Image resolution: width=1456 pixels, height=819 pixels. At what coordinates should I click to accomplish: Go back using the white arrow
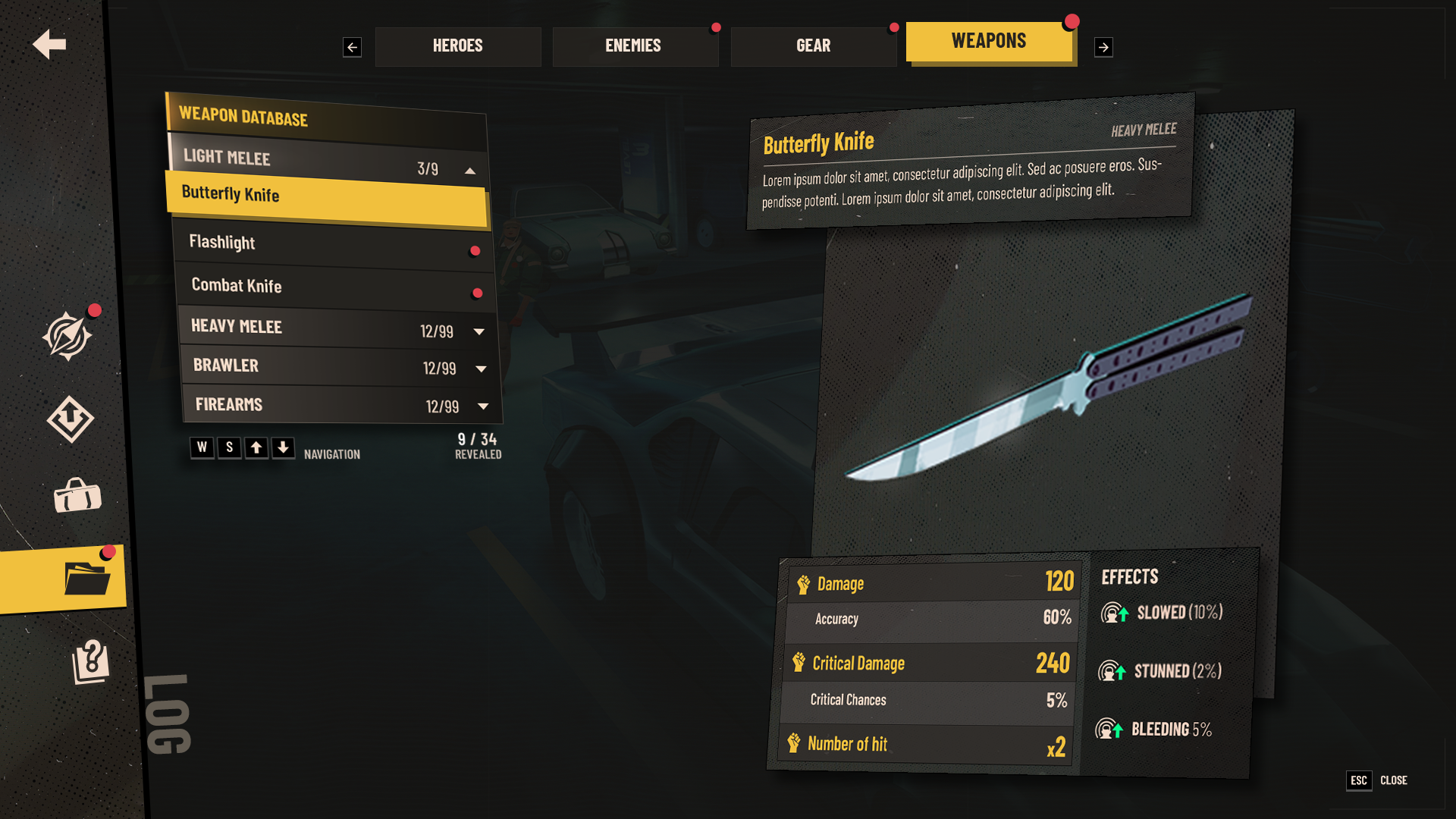coord(49,44)
